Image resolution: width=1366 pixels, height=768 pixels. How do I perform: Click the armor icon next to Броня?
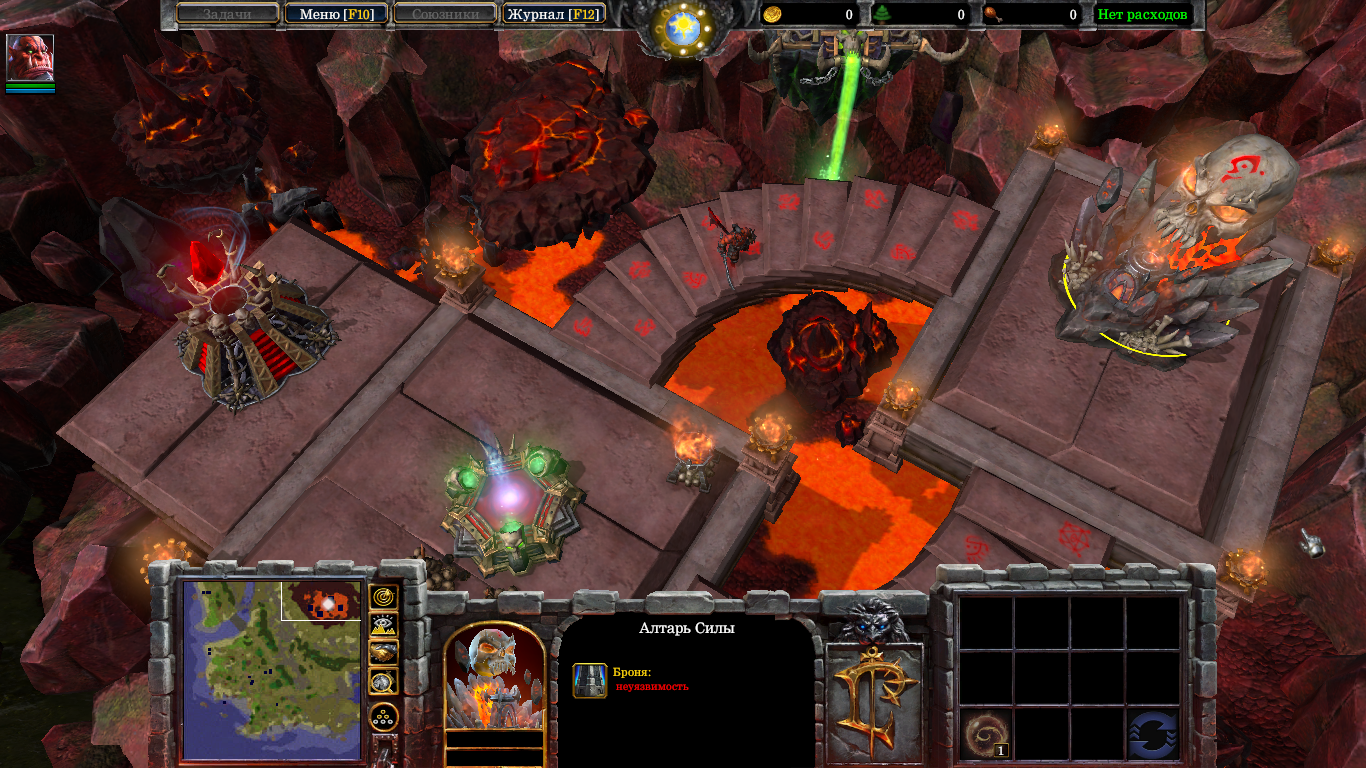[x=589, y=680]
